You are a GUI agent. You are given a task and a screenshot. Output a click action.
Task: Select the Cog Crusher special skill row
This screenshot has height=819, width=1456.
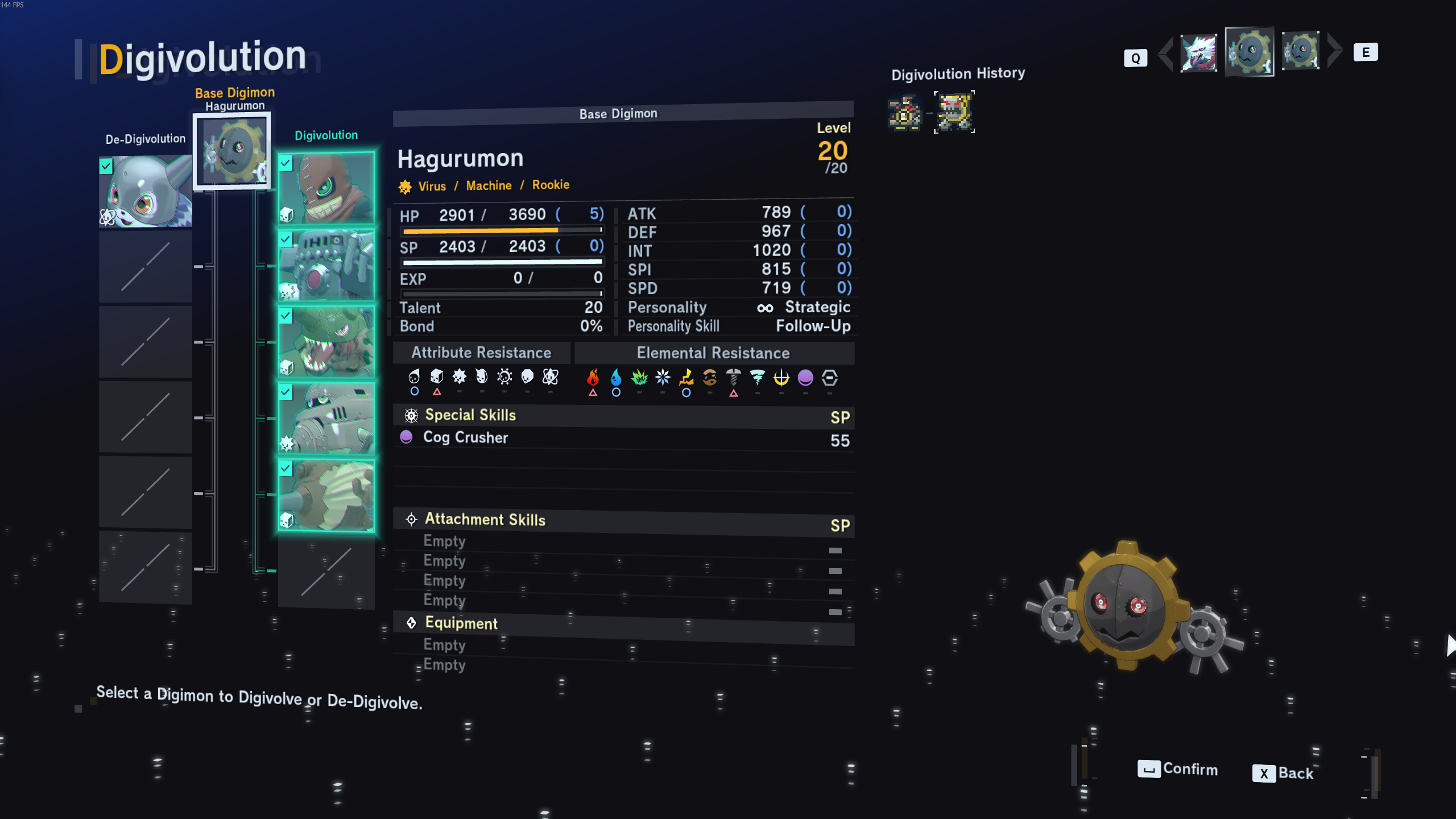(x=623, y=438)
